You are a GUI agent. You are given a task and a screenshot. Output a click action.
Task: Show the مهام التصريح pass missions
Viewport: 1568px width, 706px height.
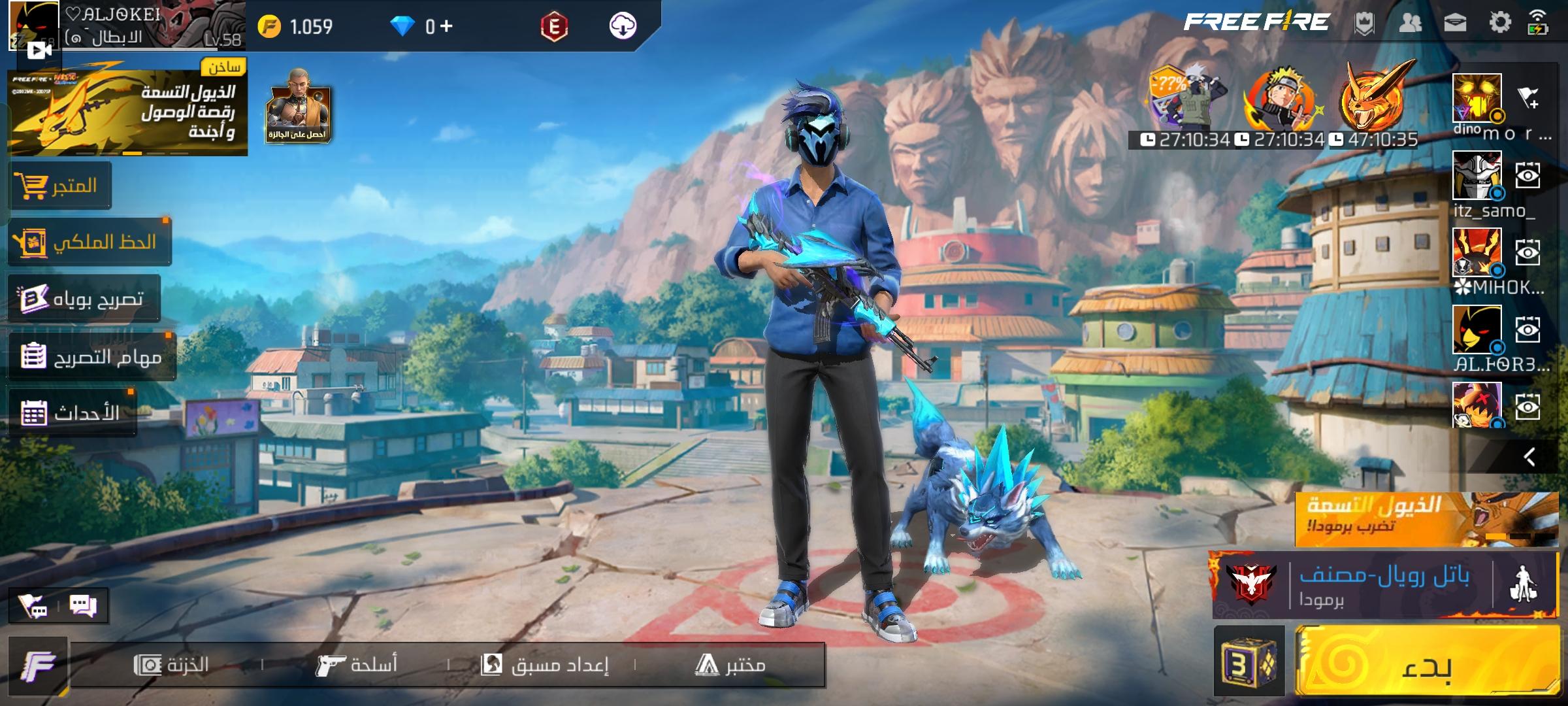pyautogui.click(x=91, y=356)
